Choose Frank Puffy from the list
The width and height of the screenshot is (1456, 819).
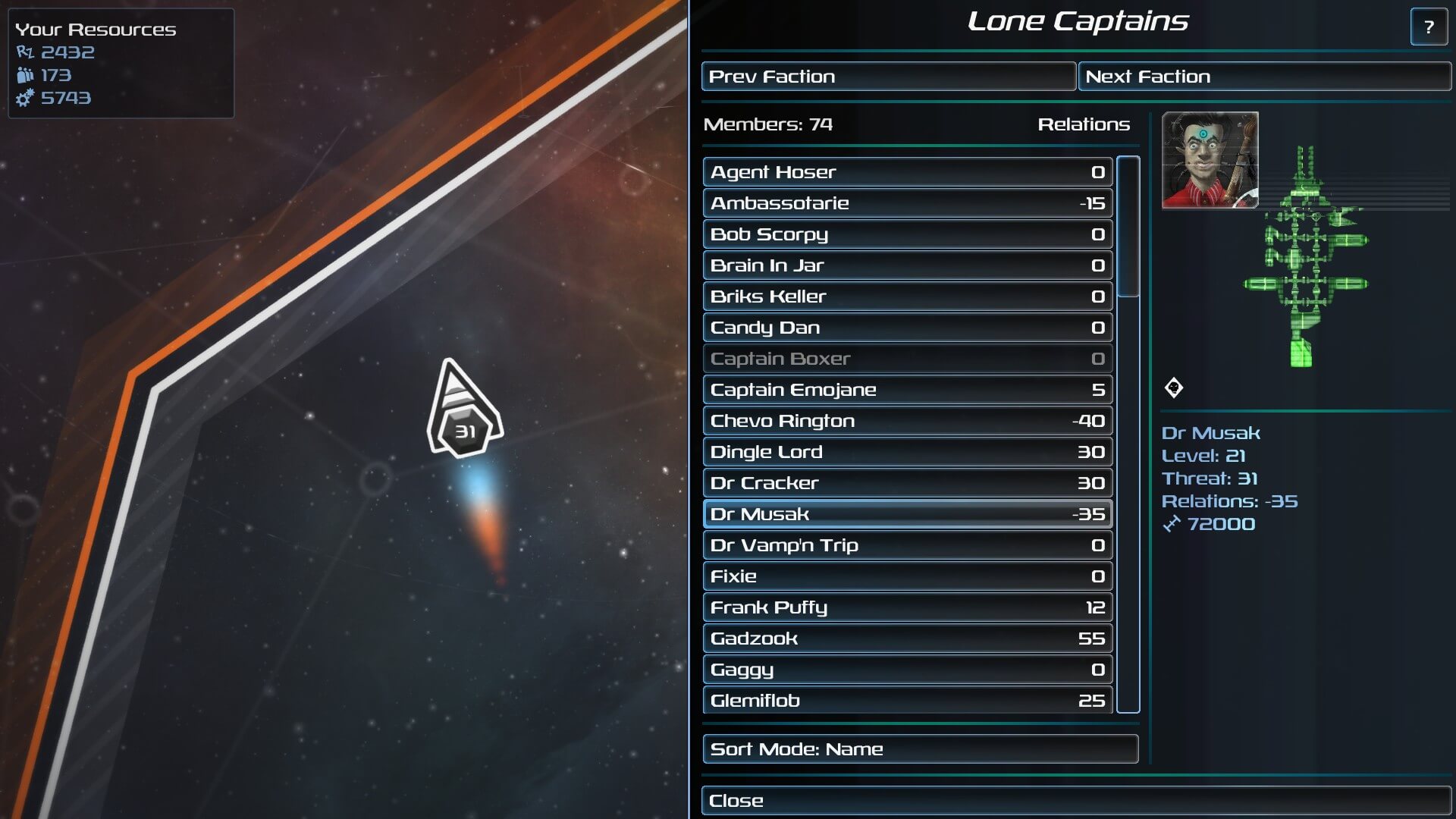907,607
